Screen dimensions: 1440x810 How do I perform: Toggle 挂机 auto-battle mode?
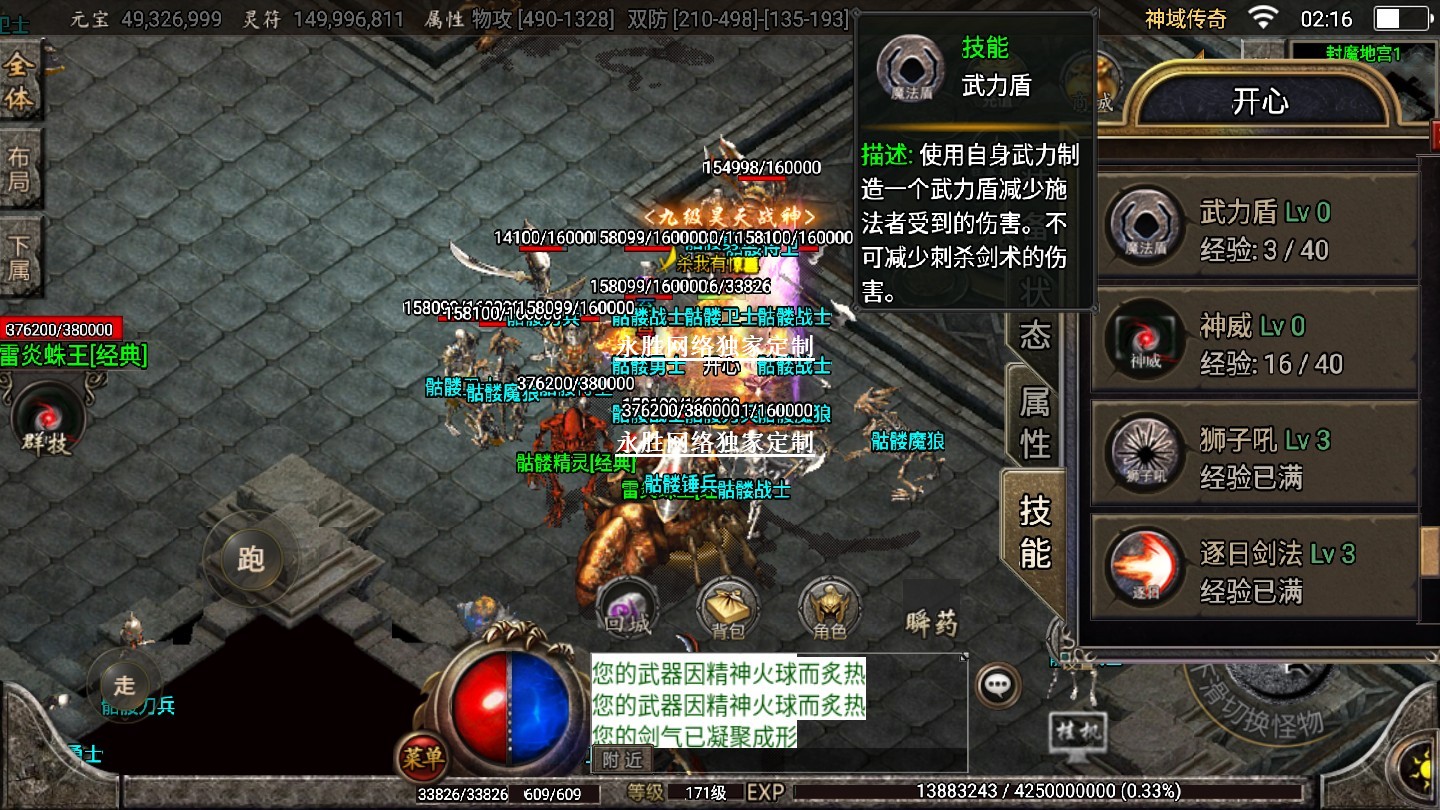1079,733
